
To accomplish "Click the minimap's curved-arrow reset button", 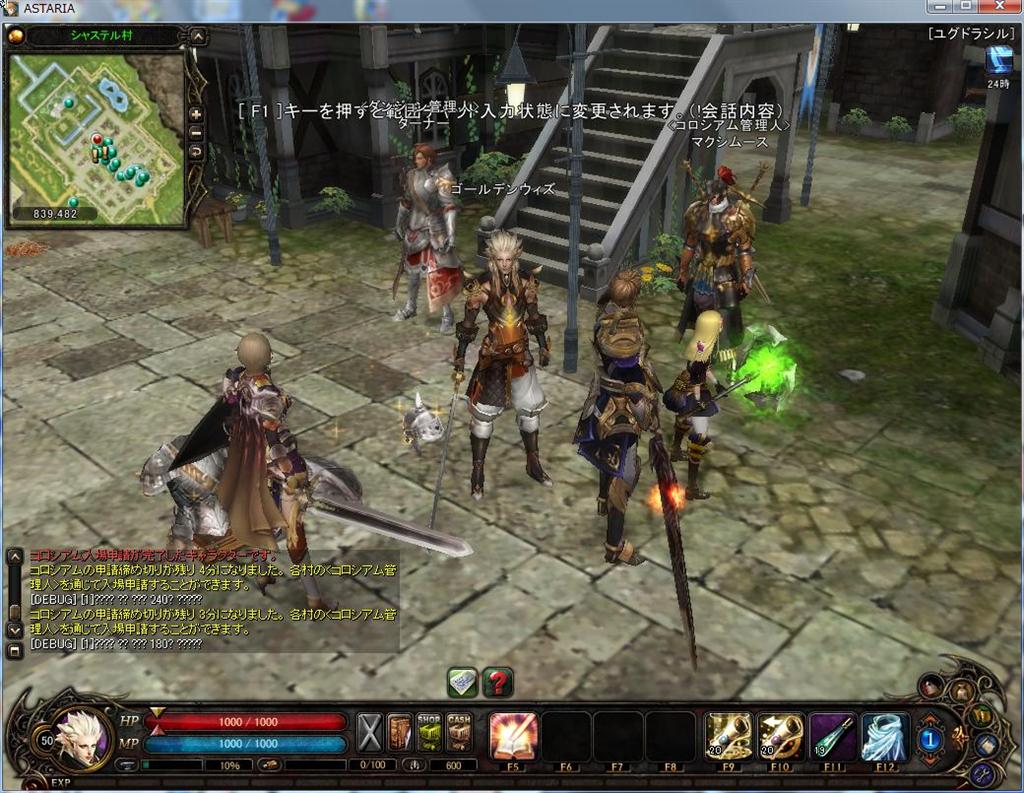I will pos(196,150).
